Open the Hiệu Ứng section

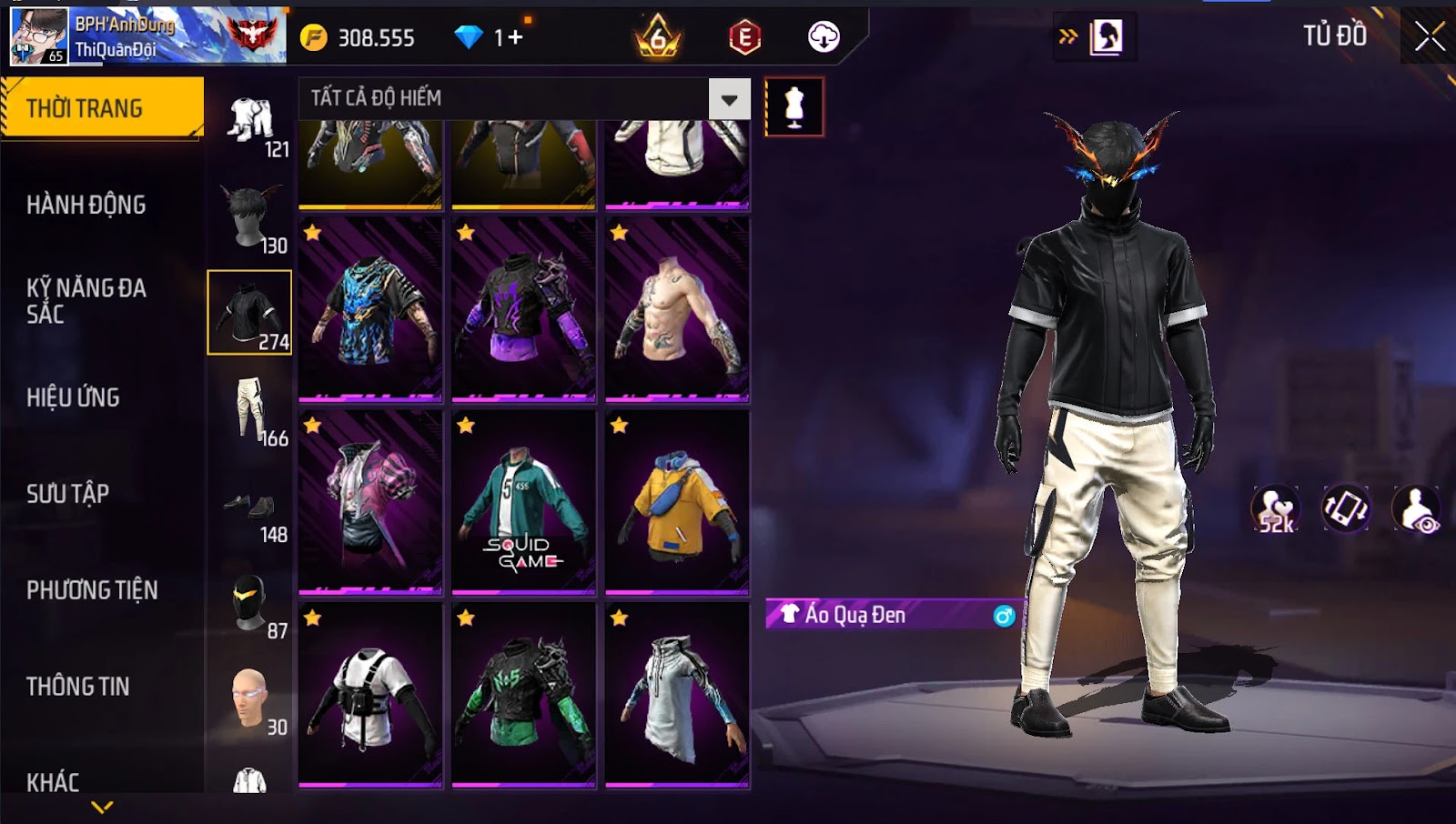point(73,397)
